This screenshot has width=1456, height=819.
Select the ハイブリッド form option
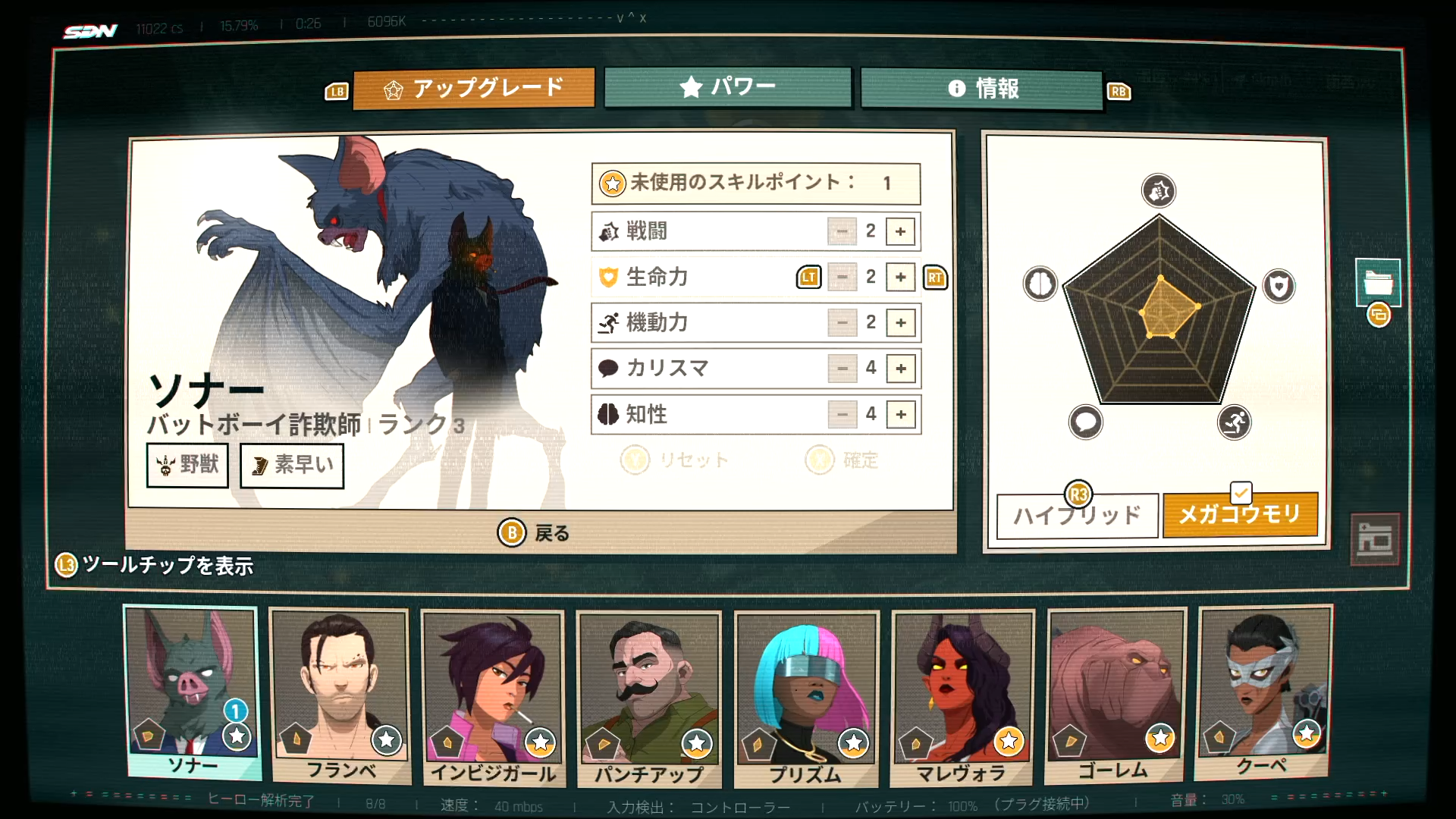[x=1076, y=515]
